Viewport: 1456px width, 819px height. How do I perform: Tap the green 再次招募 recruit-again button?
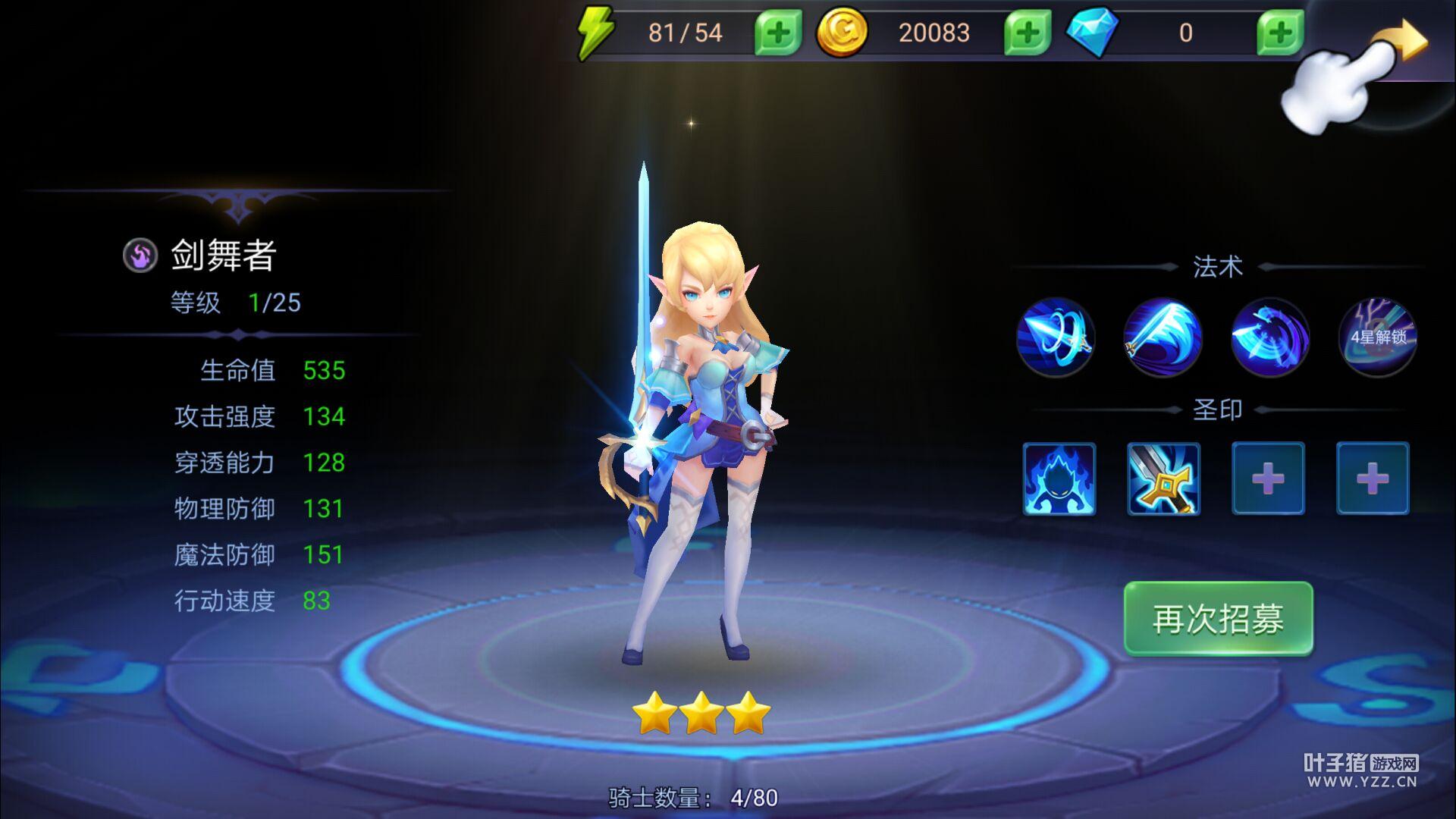[x=1218, y=618]
